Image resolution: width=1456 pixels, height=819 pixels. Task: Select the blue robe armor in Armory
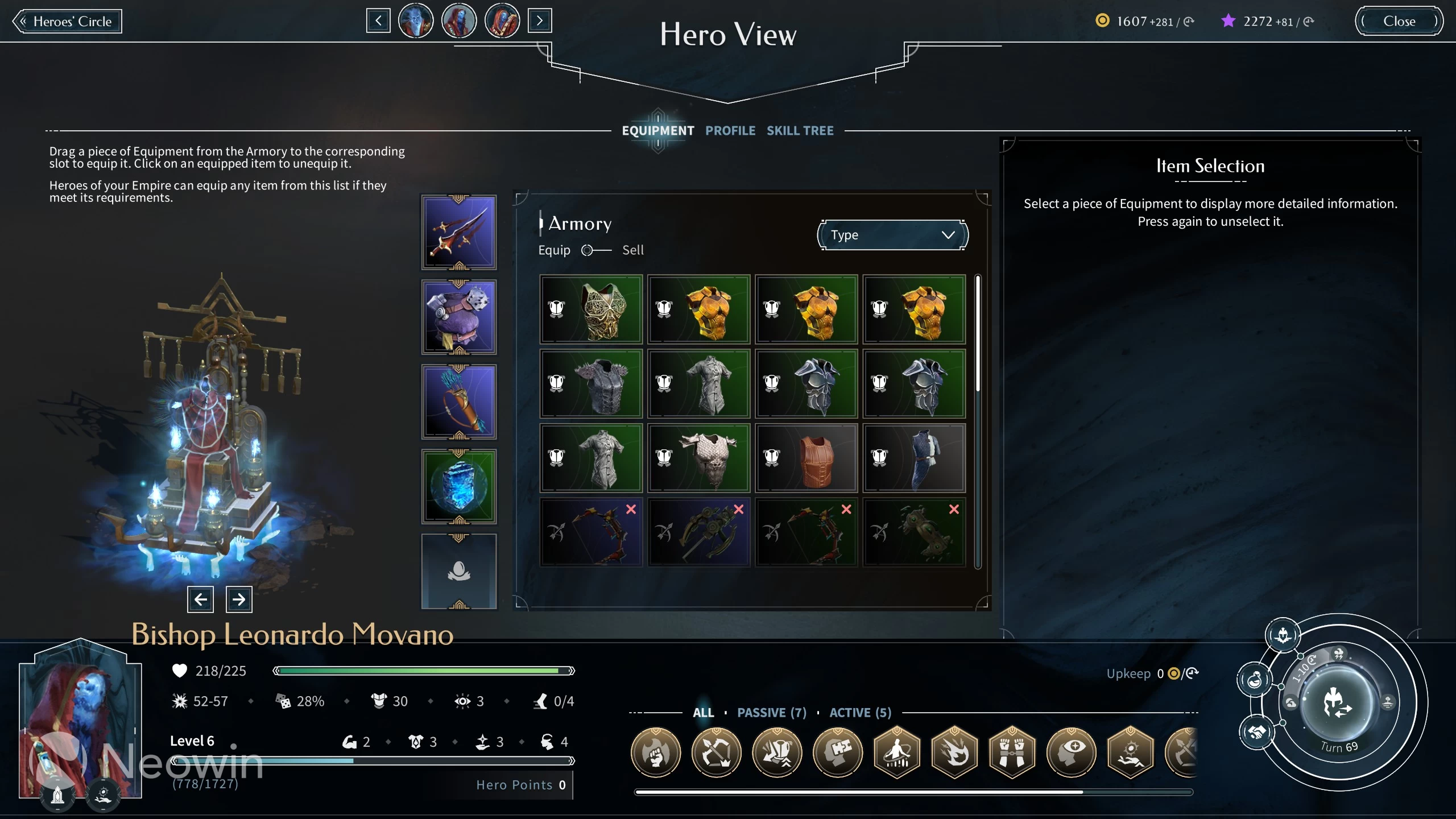tap(913, 458)
